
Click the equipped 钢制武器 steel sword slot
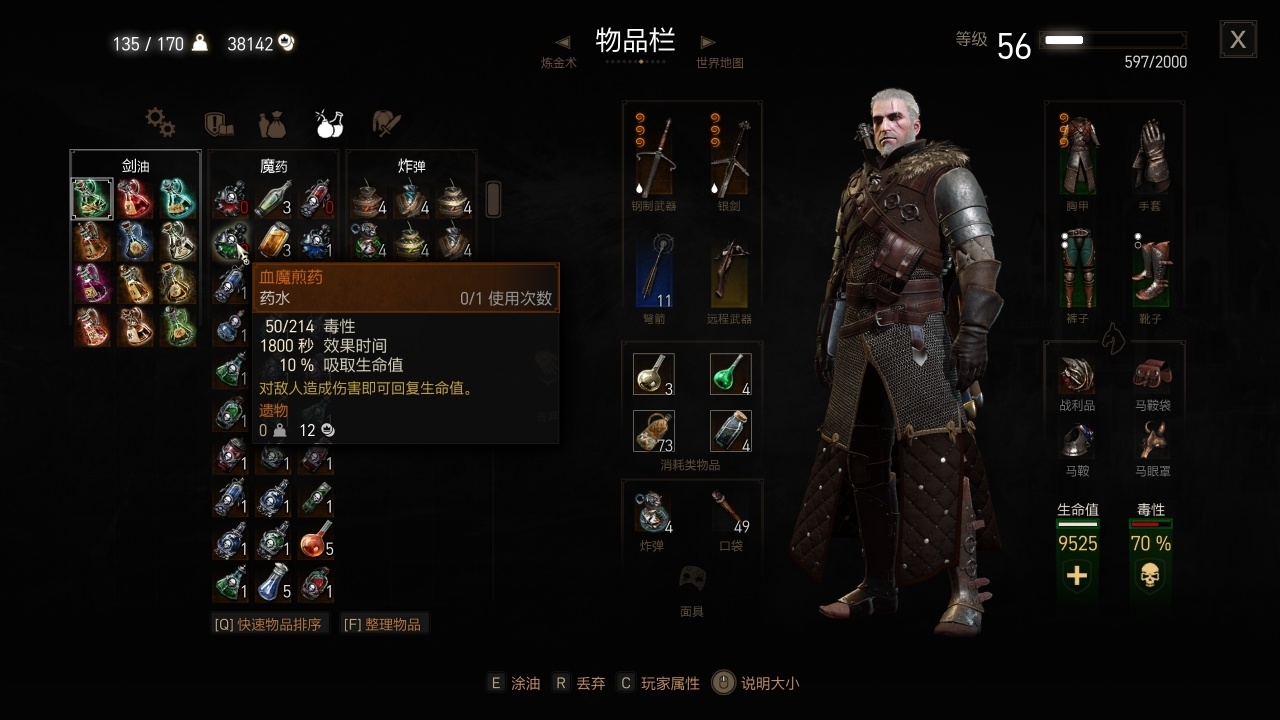655,155
